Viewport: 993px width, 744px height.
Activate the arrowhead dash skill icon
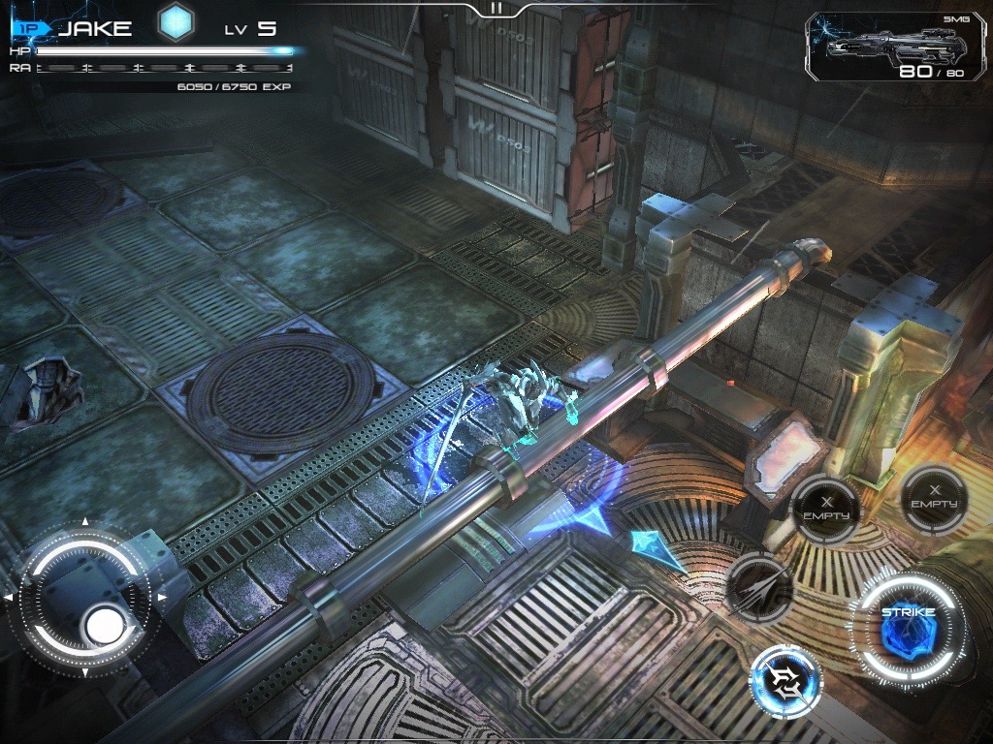coord(759,587)
